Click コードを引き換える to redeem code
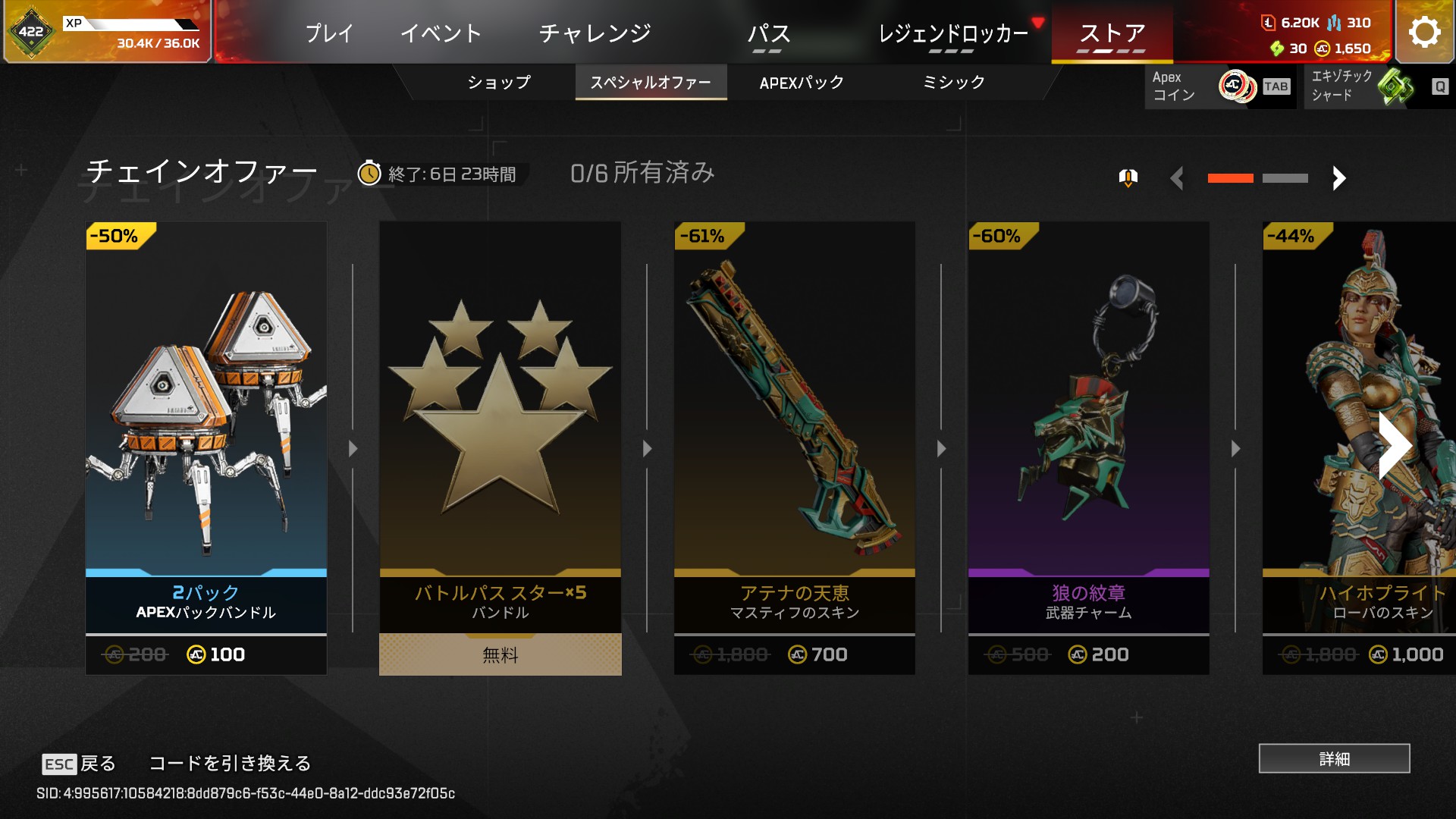Viewport: 1456px width, 819px height. tap(230, 763)
